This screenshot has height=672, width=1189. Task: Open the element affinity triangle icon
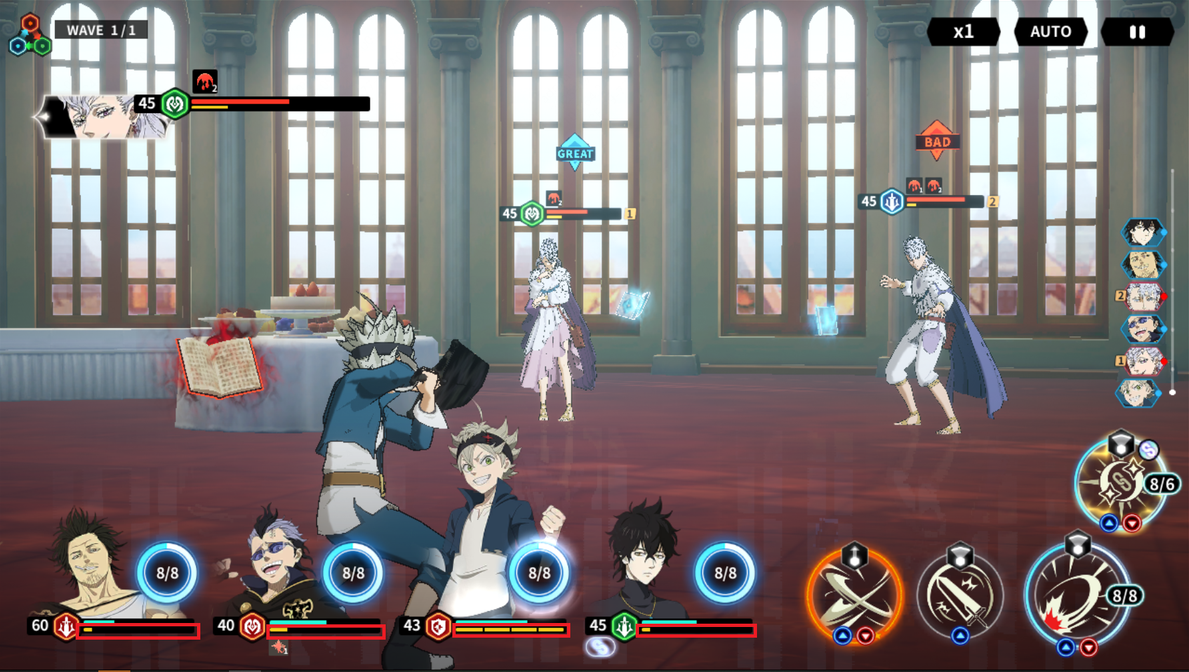[30, 36]
